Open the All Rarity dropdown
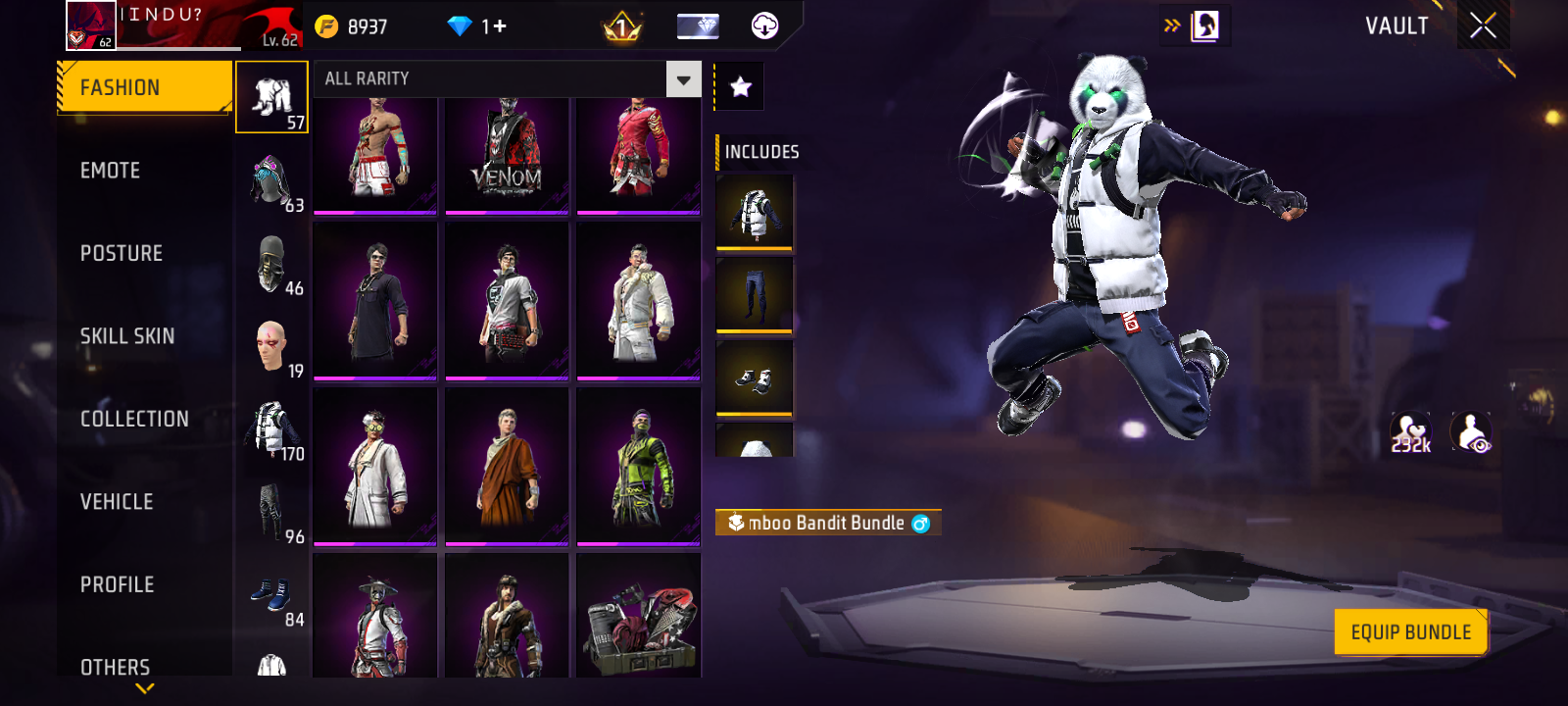 [683, 79]
